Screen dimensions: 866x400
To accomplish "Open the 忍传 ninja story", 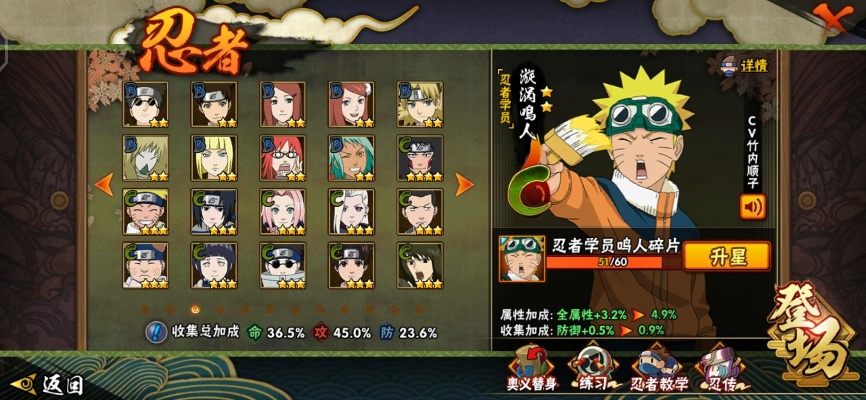I will 718,370.
